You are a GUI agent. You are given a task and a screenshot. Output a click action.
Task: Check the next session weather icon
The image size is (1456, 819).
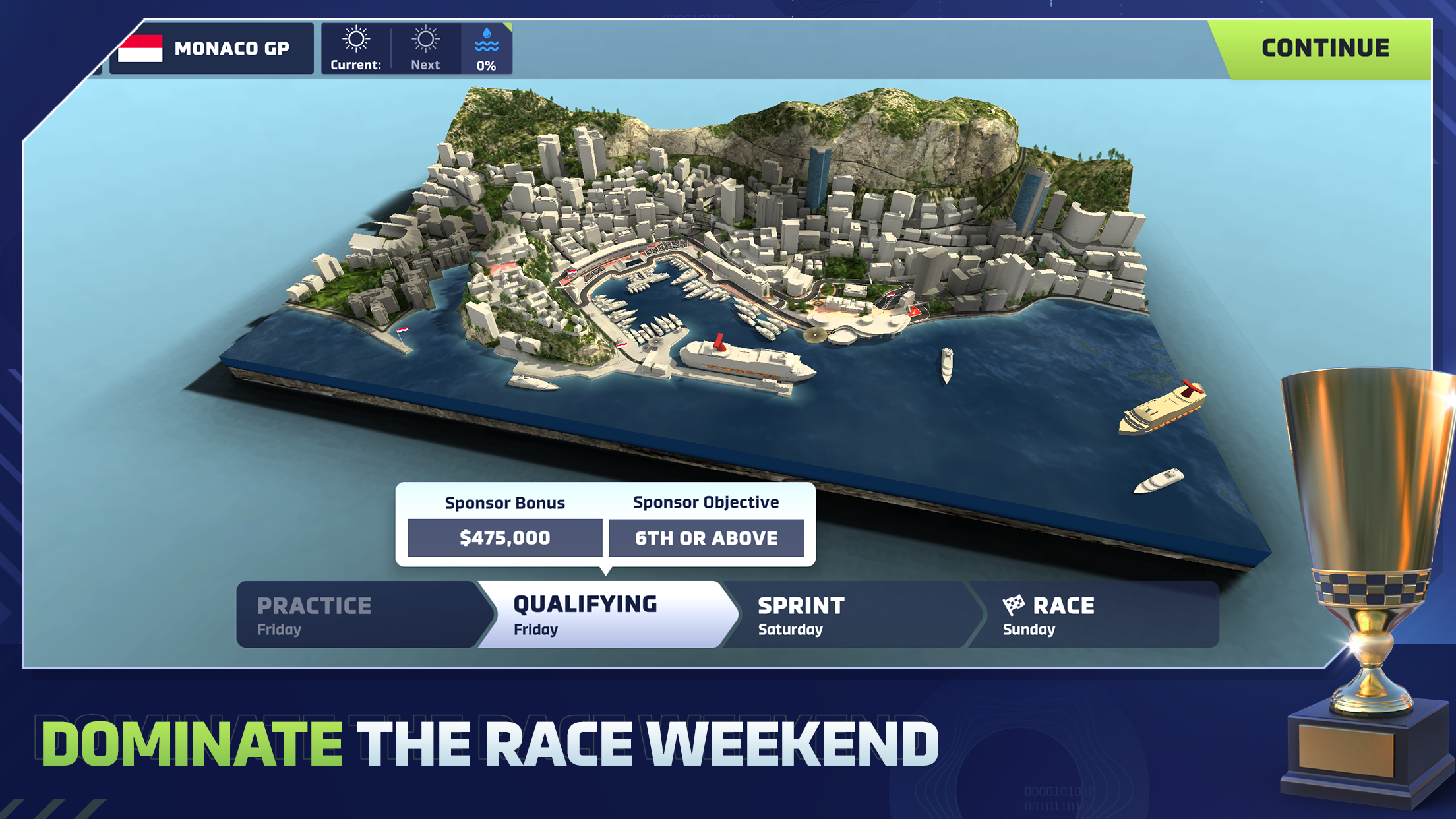click(425, 38)
